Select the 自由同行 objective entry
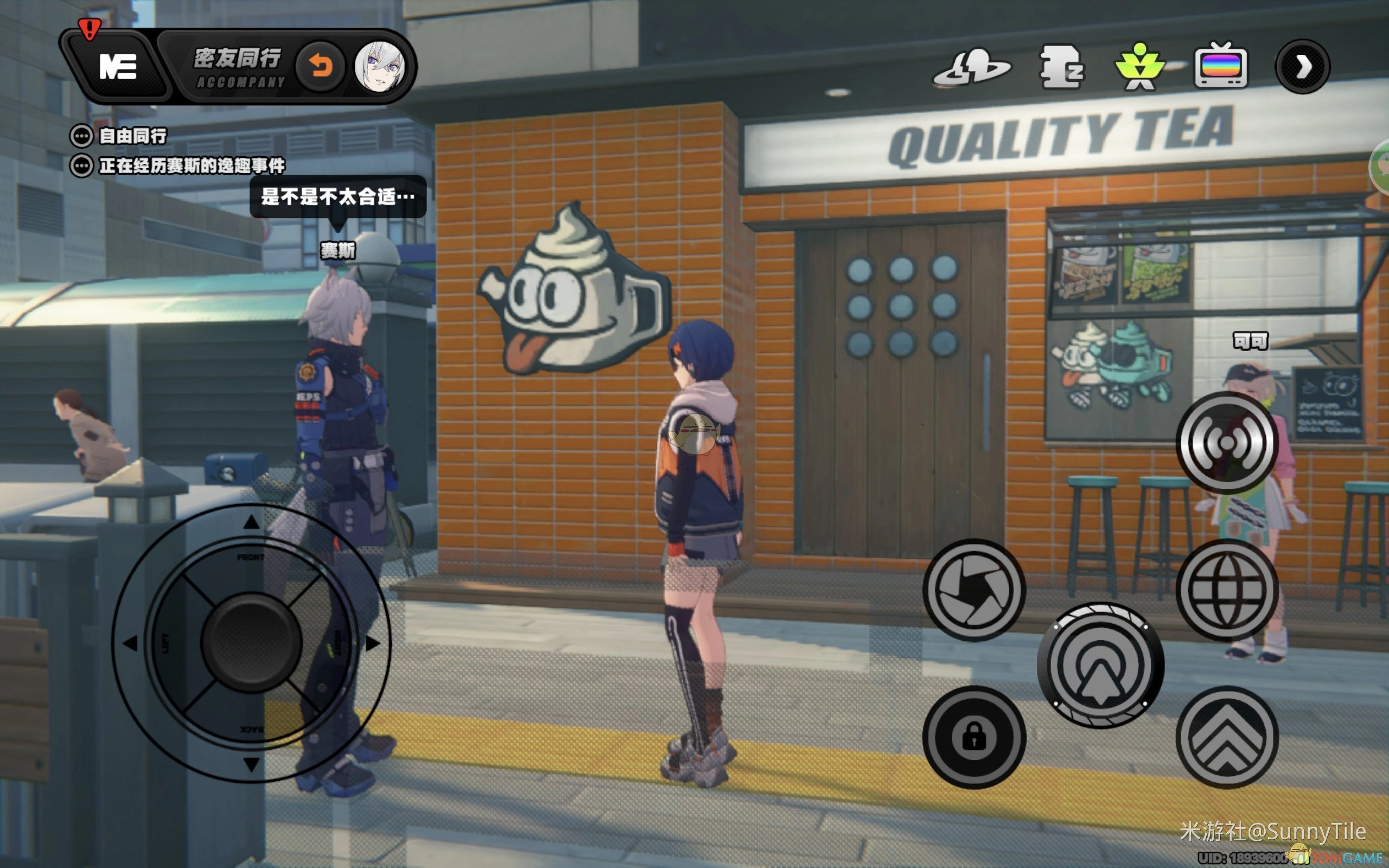This screenshot has height=868, width=1389. (x=132, y=136)
